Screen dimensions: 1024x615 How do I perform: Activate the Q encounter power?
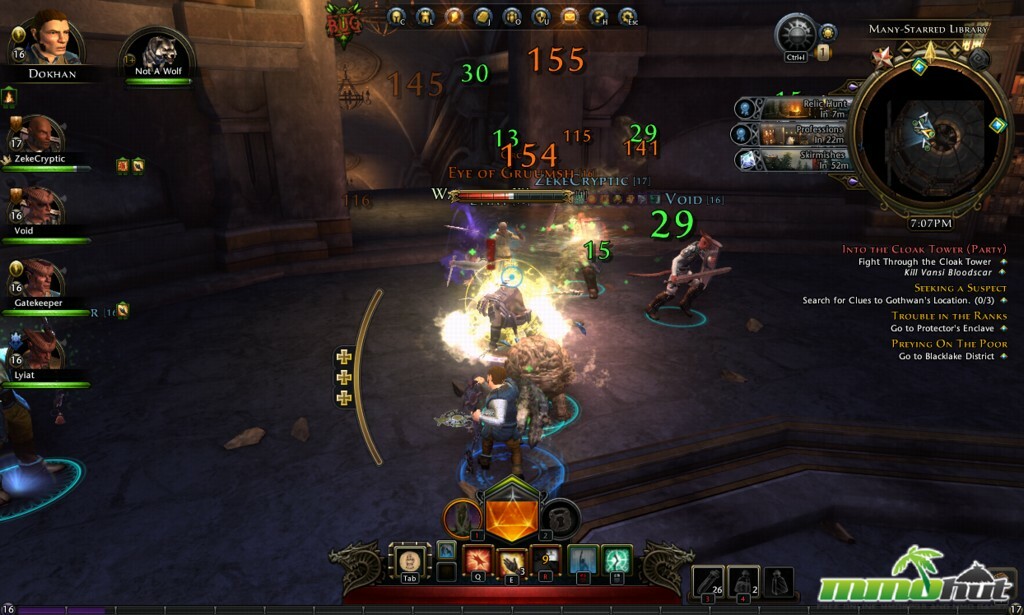477,563
